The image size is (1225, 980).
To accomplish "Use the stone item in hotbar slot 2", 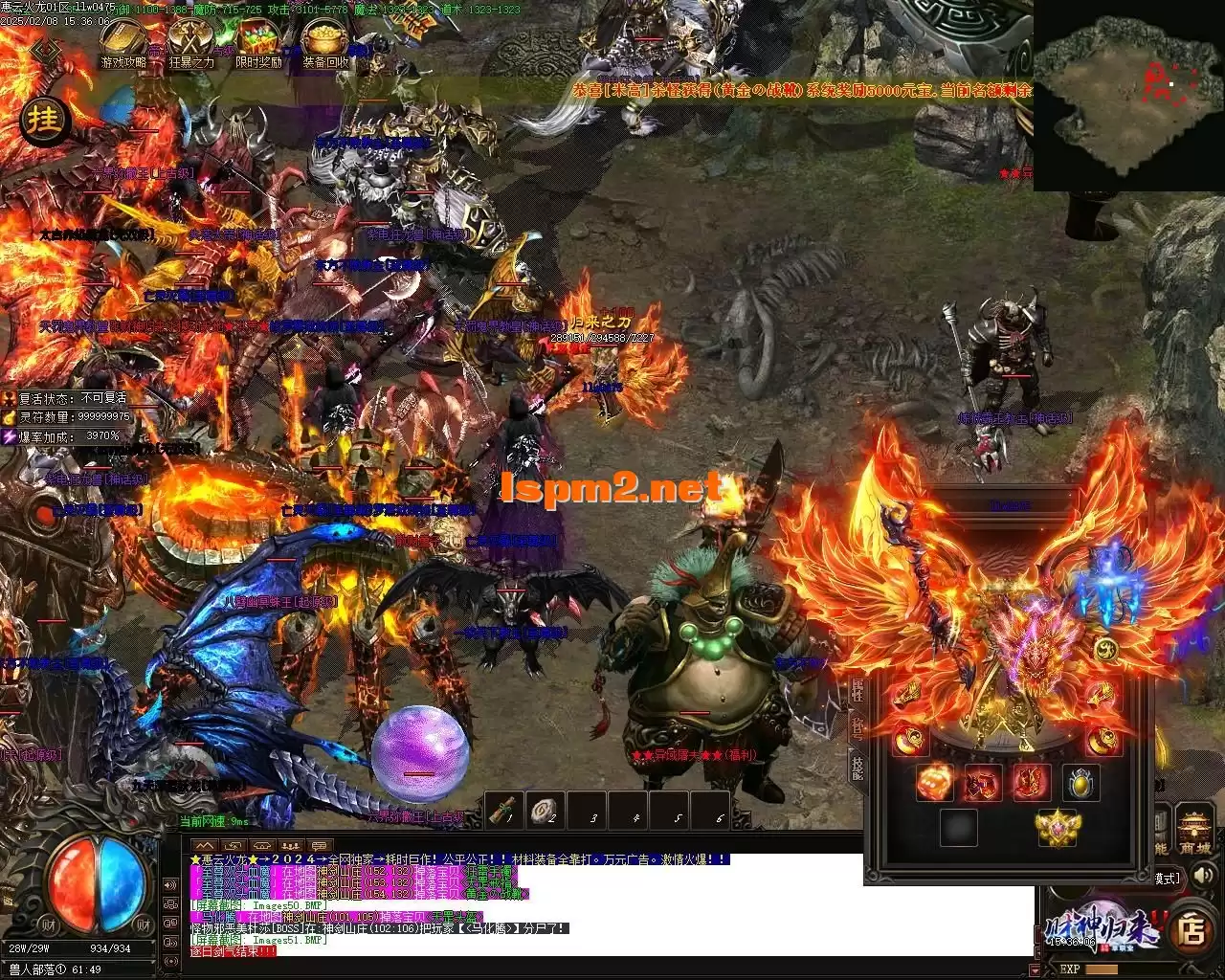I will (548, 811).
